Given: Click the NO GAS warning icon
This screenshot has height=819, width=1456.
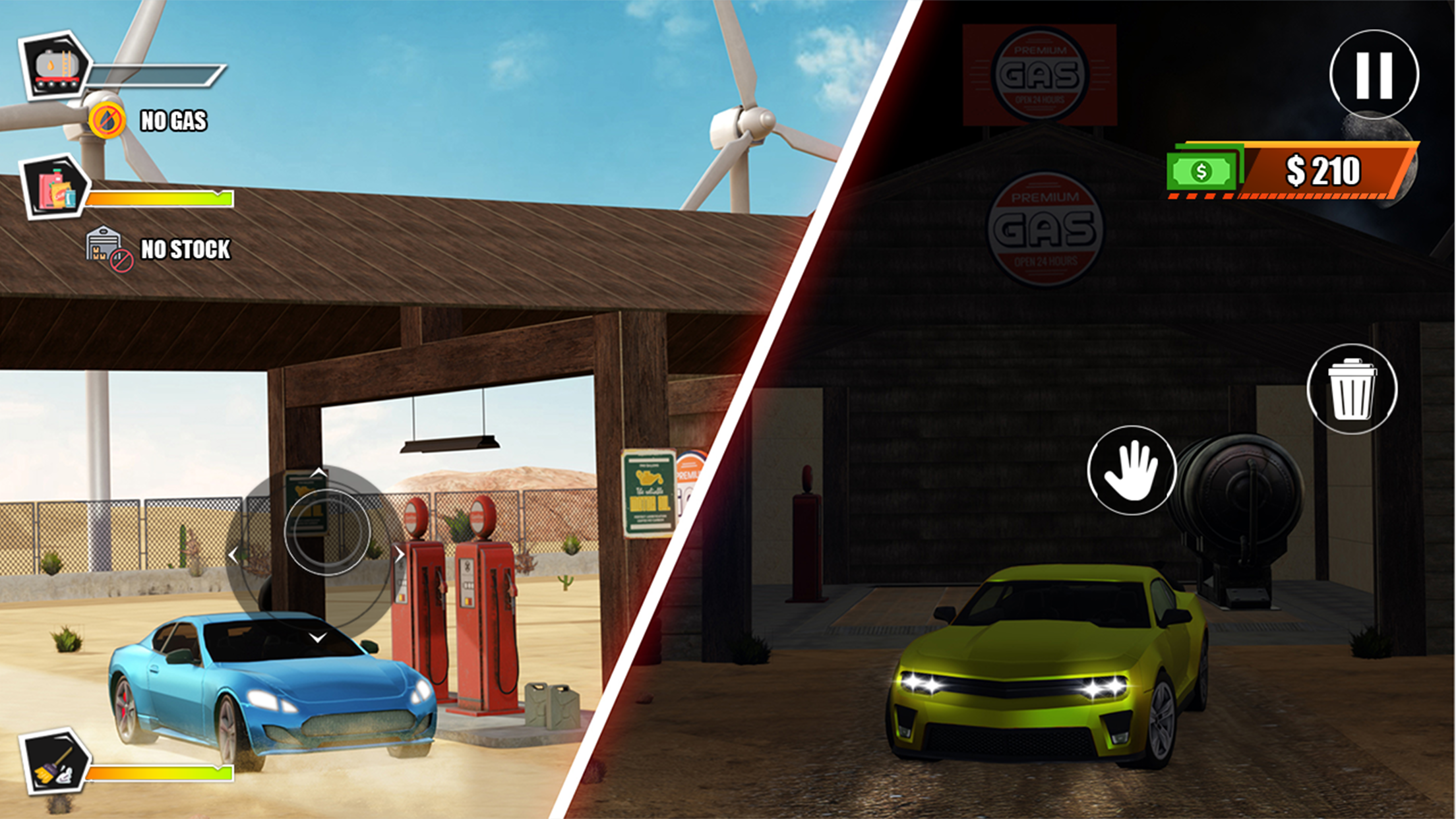Looking at the screenshot, I should [107, 121].
